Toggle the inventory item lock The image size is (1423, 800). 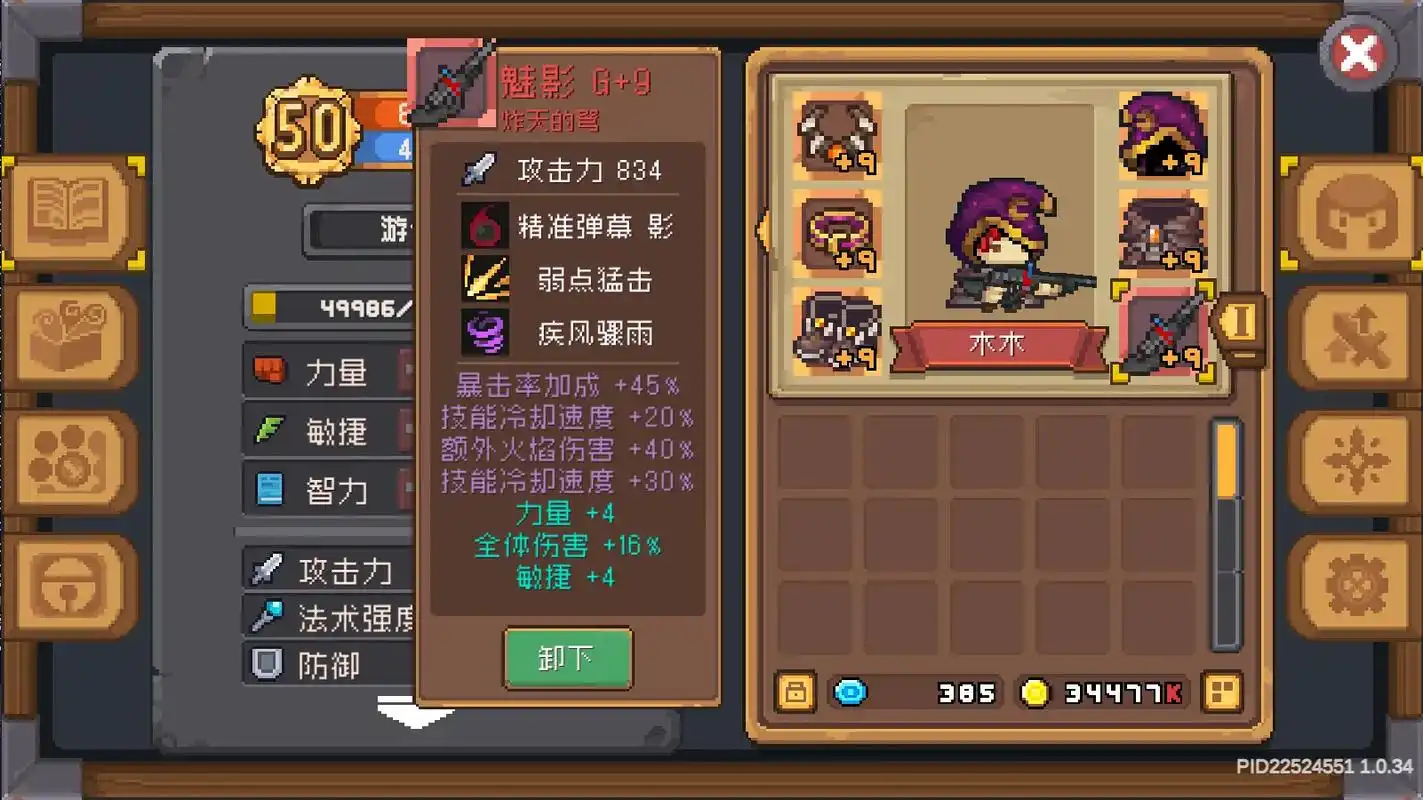(x=793, y=691)
